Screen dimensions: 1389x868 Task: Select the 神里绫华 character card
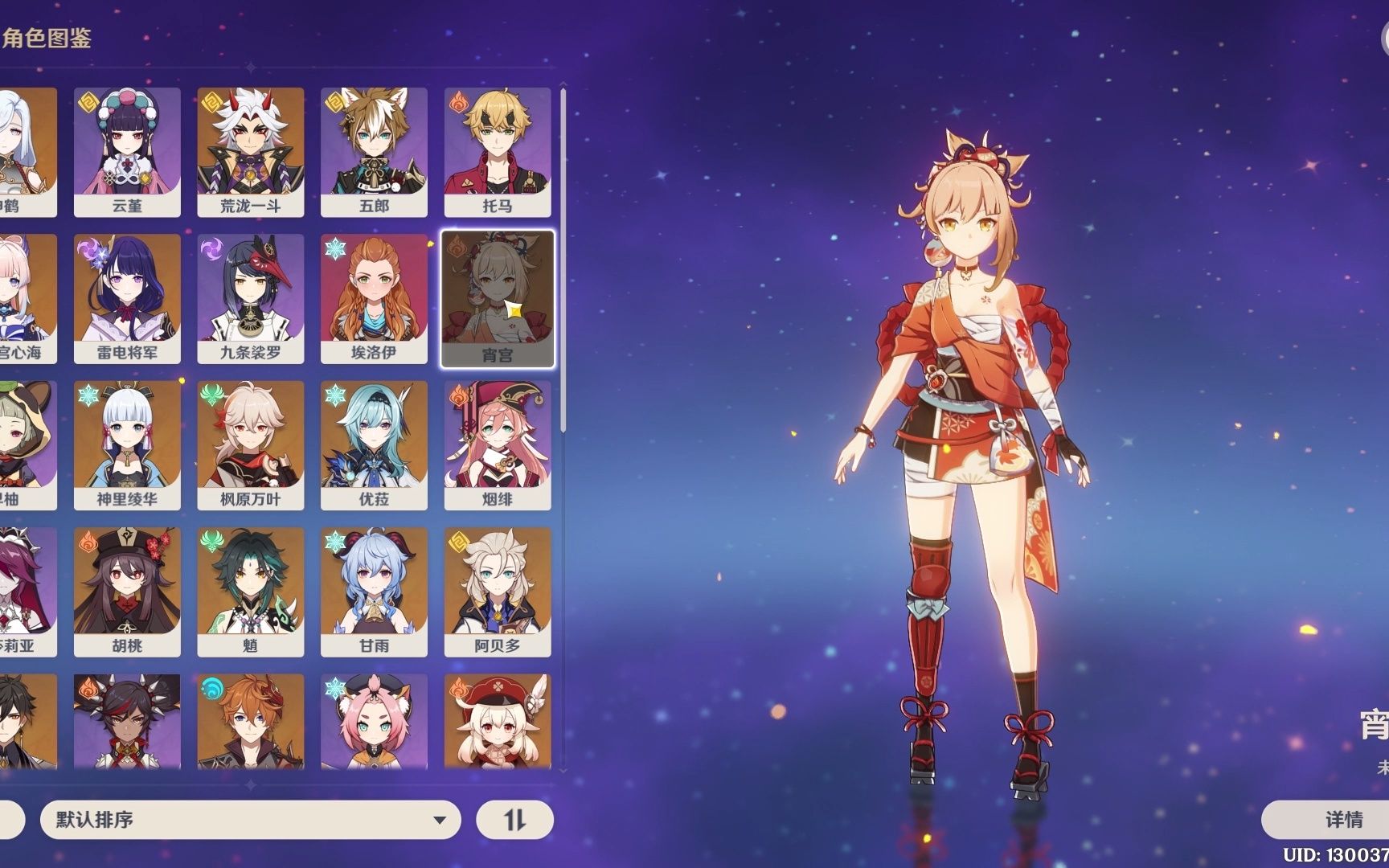coord(127,445)
